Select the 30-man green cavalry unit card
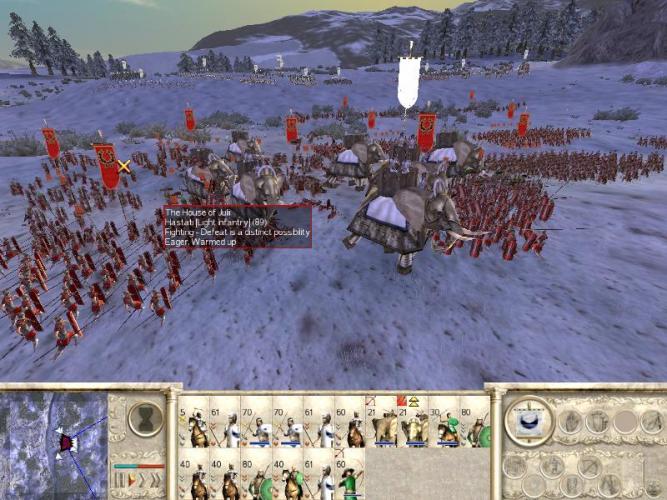 point(447,425)
